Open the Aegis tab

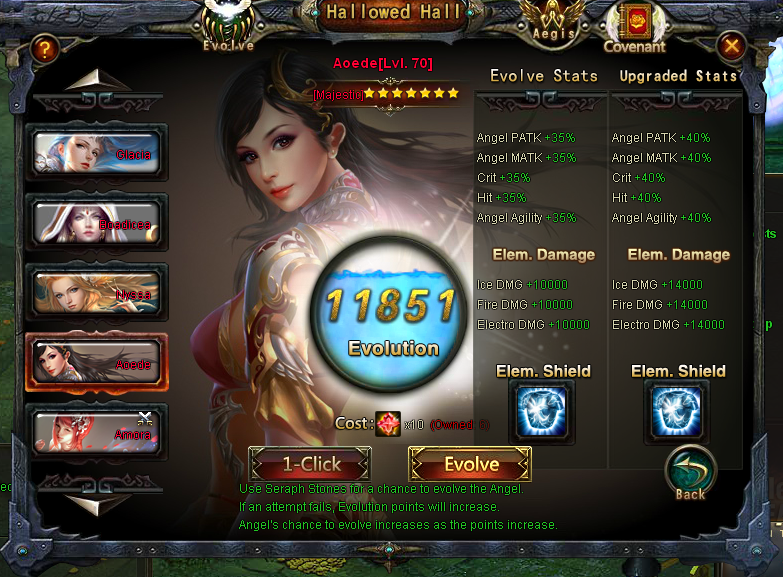(x=553, y=21)
